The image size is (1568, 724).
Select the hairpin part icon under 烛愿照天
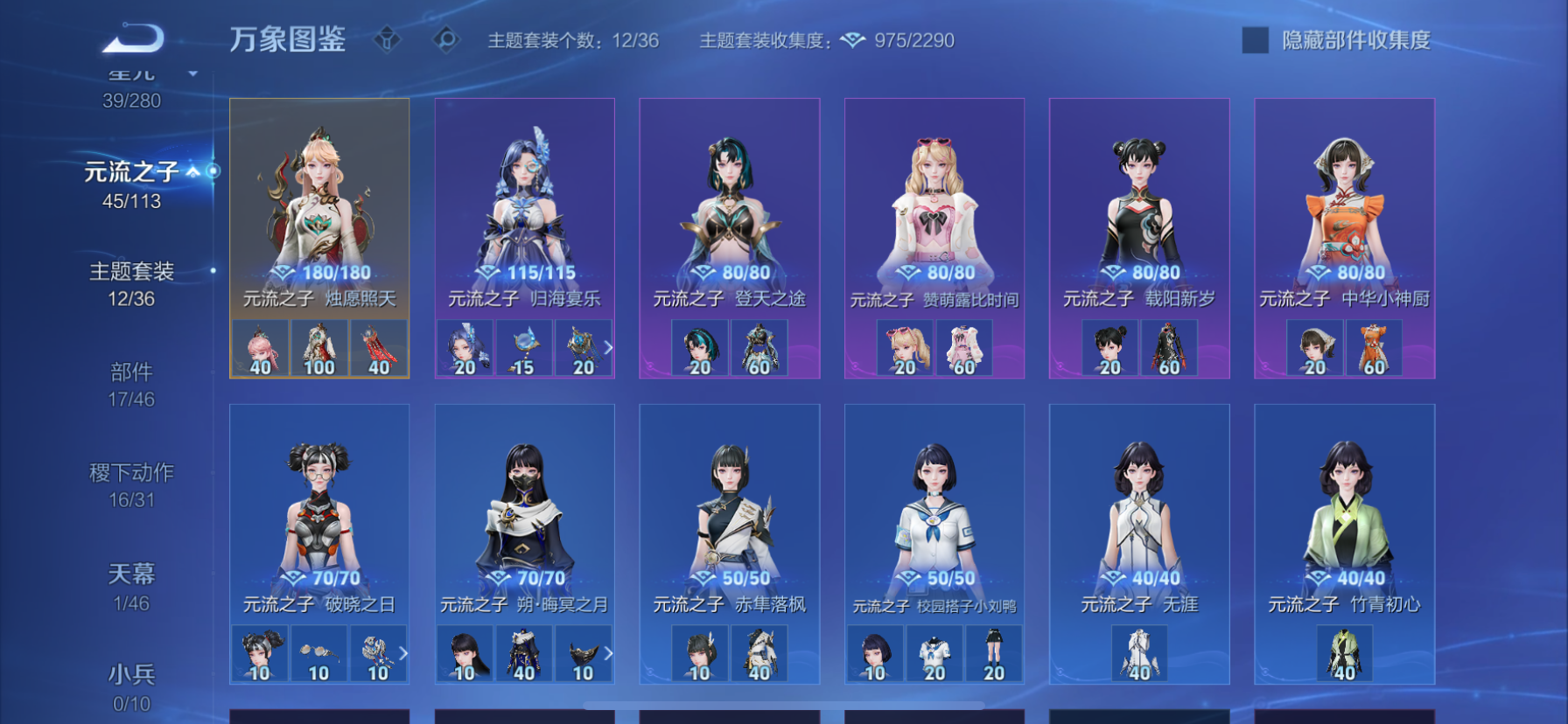(x=259, y=348)
